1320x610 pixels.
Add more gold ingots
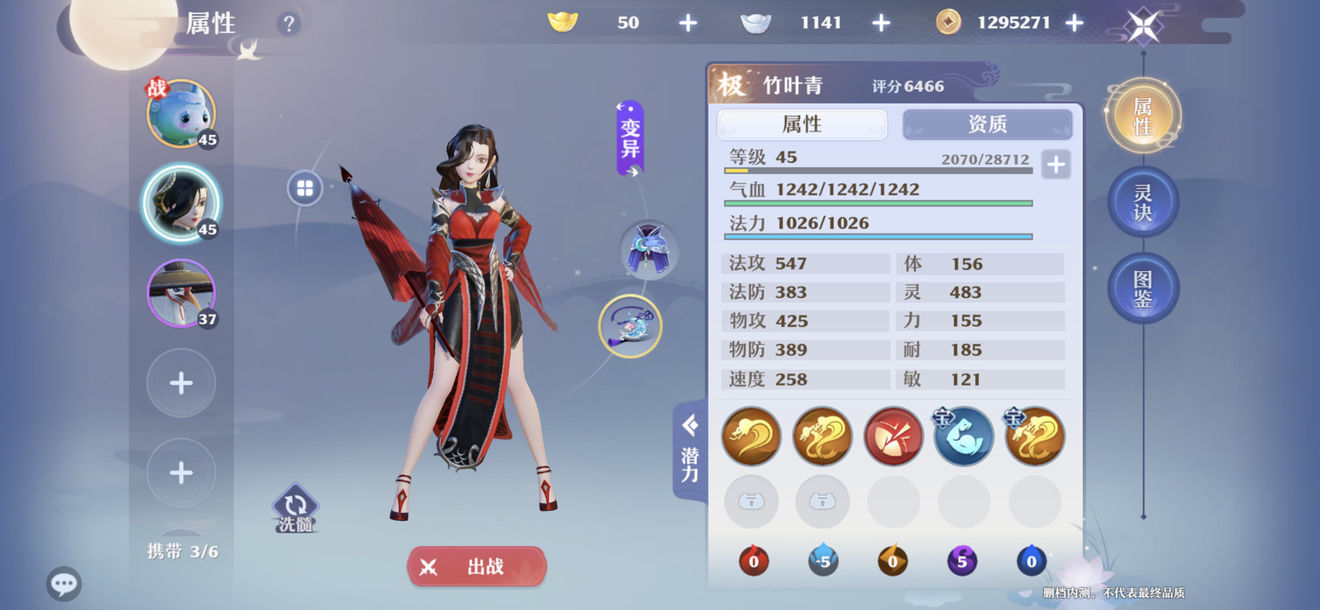[688, 23]
